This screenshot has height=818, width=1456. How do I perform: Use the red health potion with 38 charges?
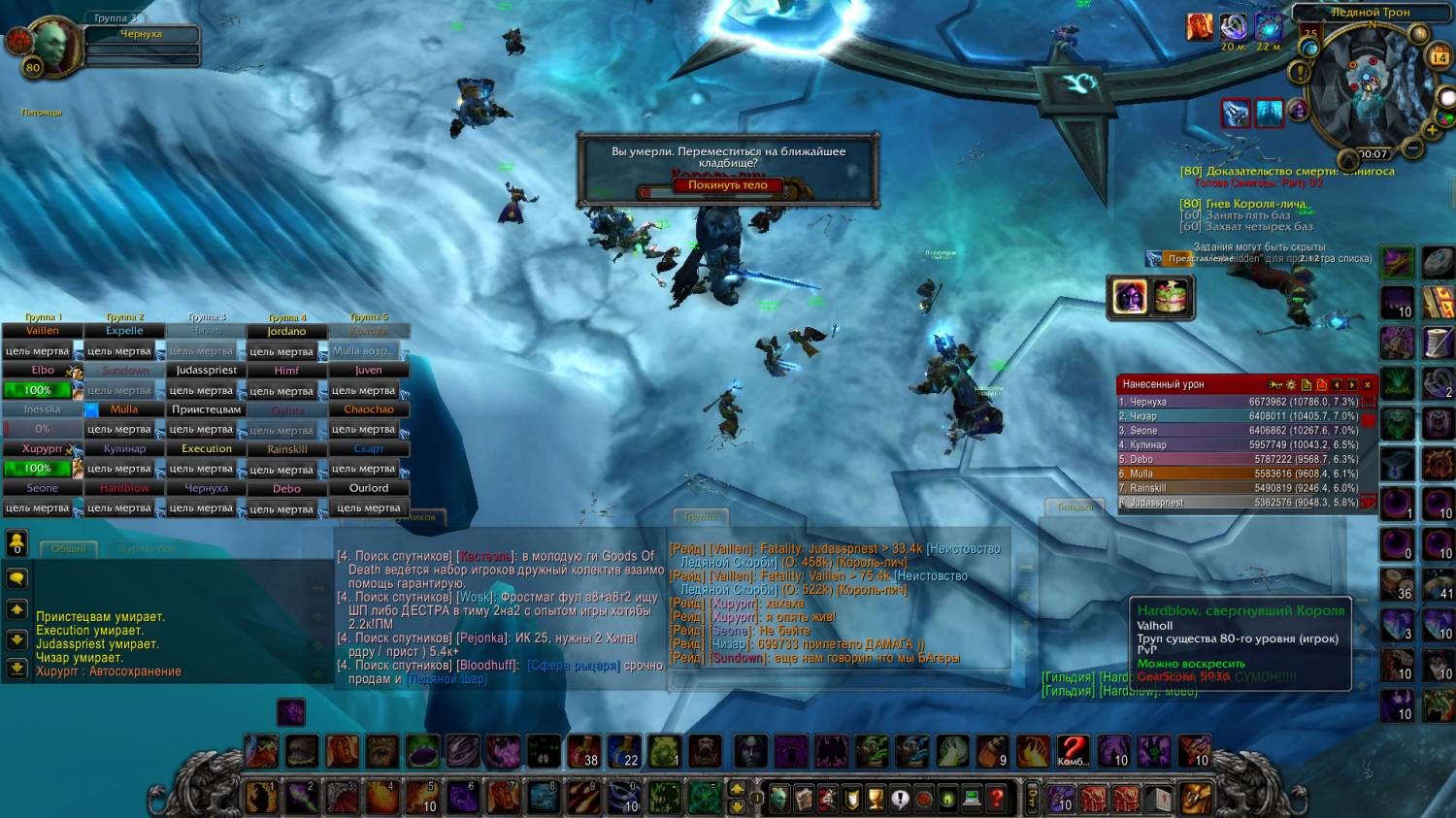(584, 751)
